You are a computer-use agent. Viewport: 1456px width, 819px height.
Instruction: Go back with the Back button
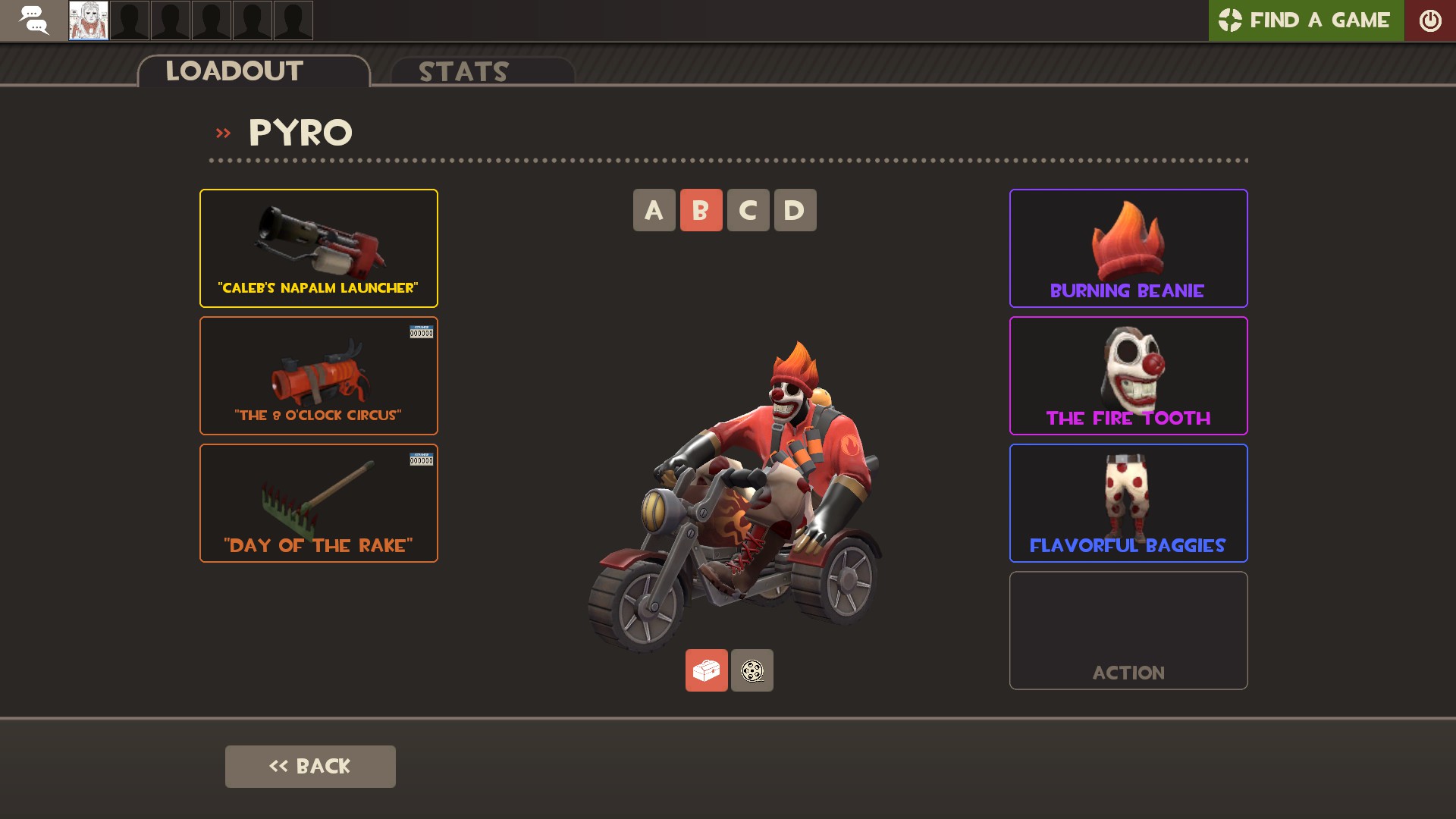click(x=310, y=766)
